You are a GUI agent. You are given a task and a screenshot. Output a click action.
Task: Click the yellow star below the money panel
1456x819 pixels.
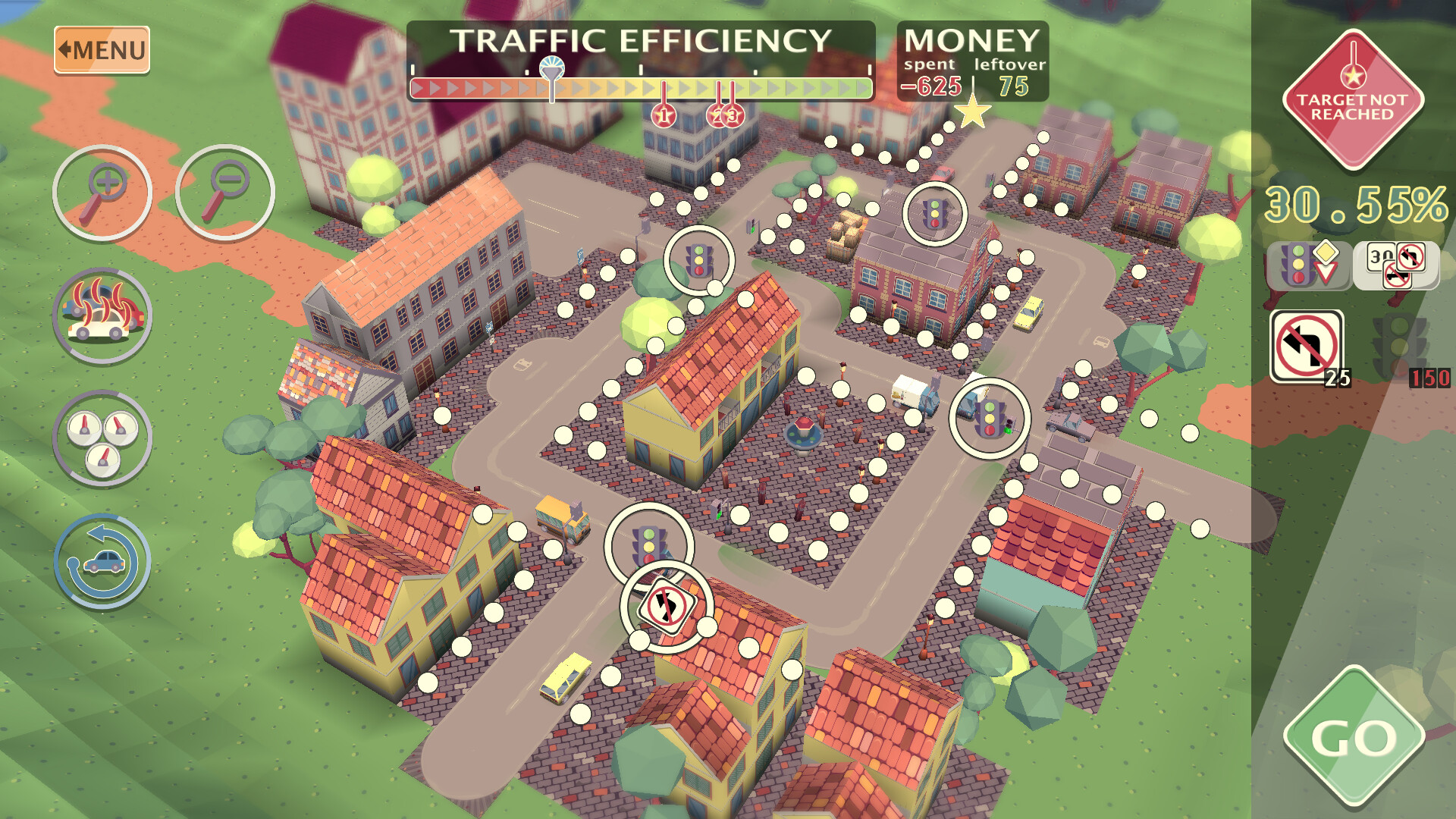(973, 111)
